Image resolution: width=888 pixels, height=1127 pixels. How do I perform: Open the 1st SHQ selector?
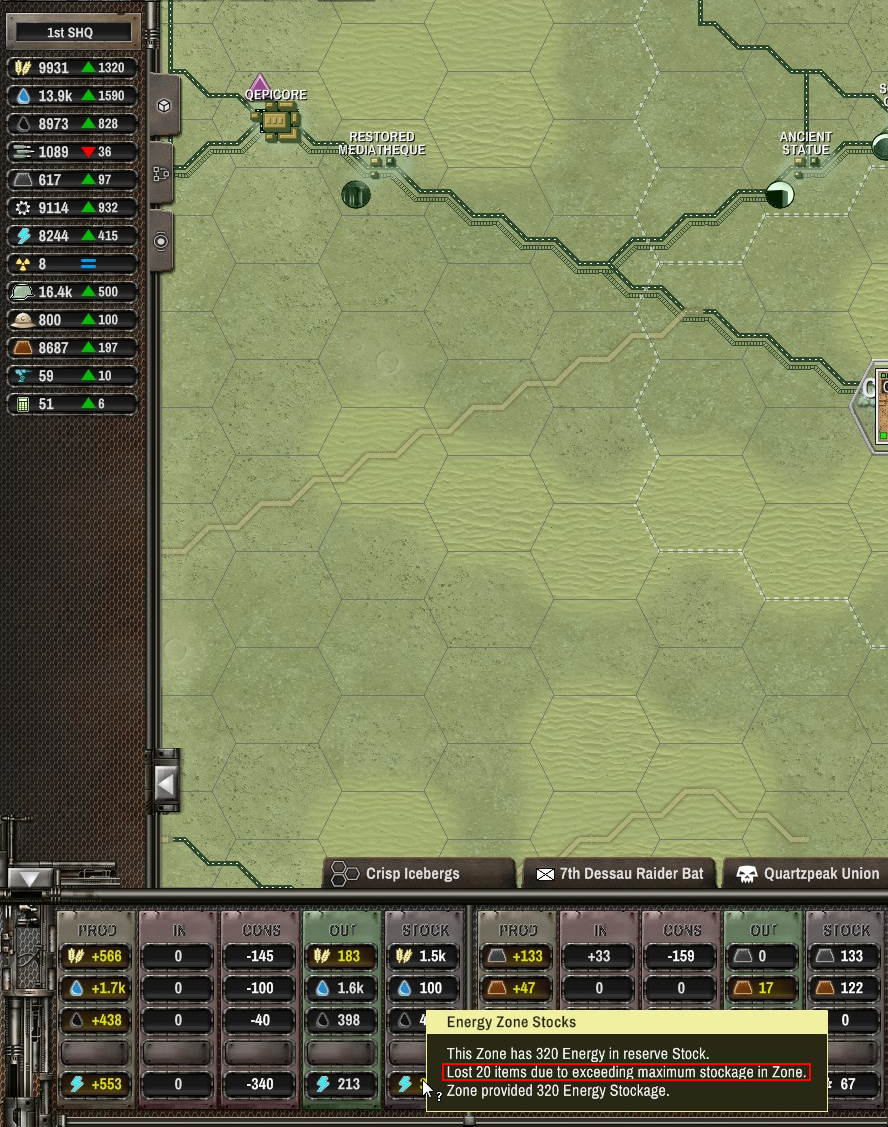point(70,33)
